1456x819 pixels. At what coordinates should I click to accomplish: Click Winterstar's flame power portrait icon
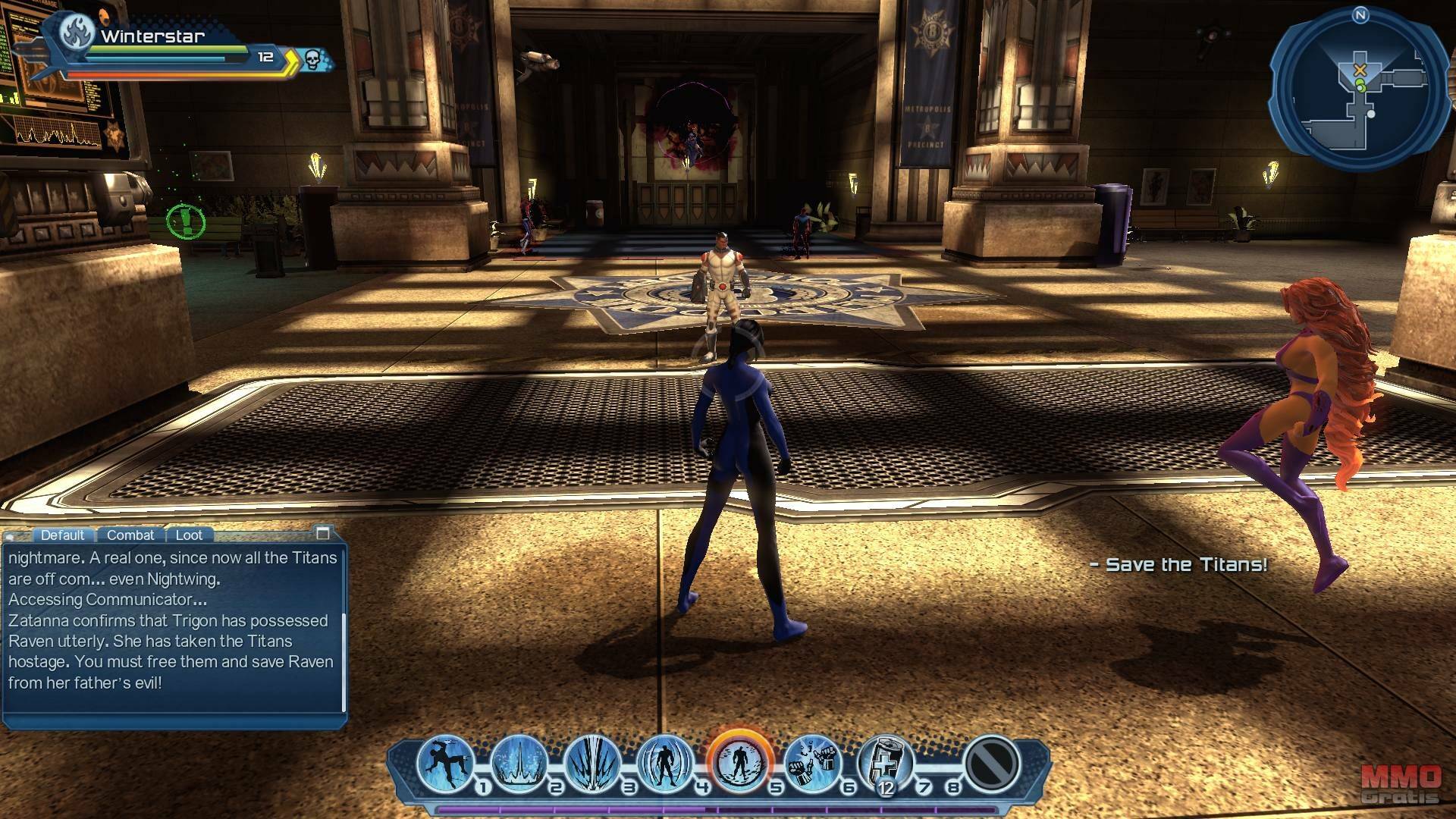coord(77,33)
